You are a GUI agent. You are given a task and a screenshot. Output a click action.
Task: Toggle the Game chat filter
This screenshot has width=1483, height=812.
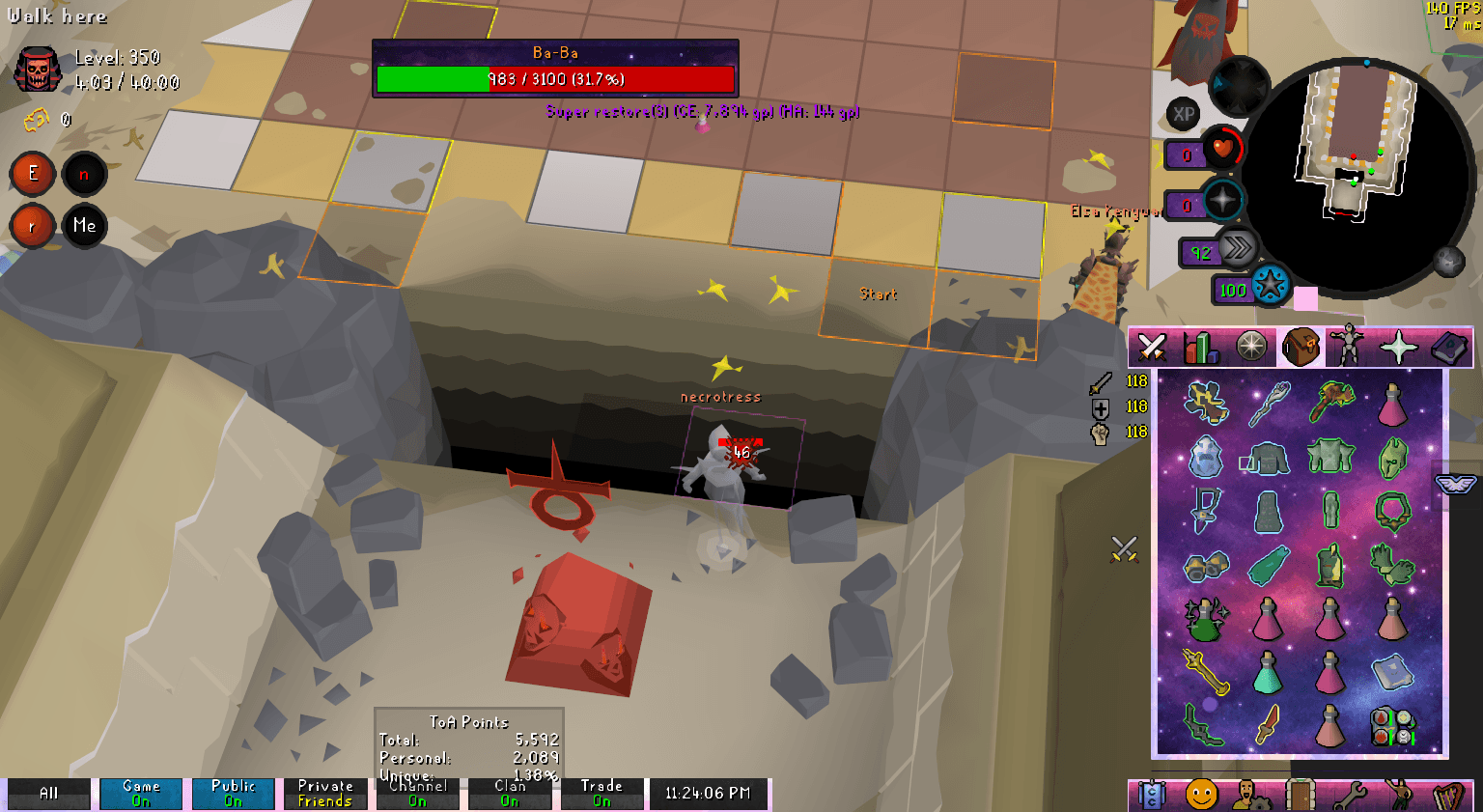[x=140, y=794]
